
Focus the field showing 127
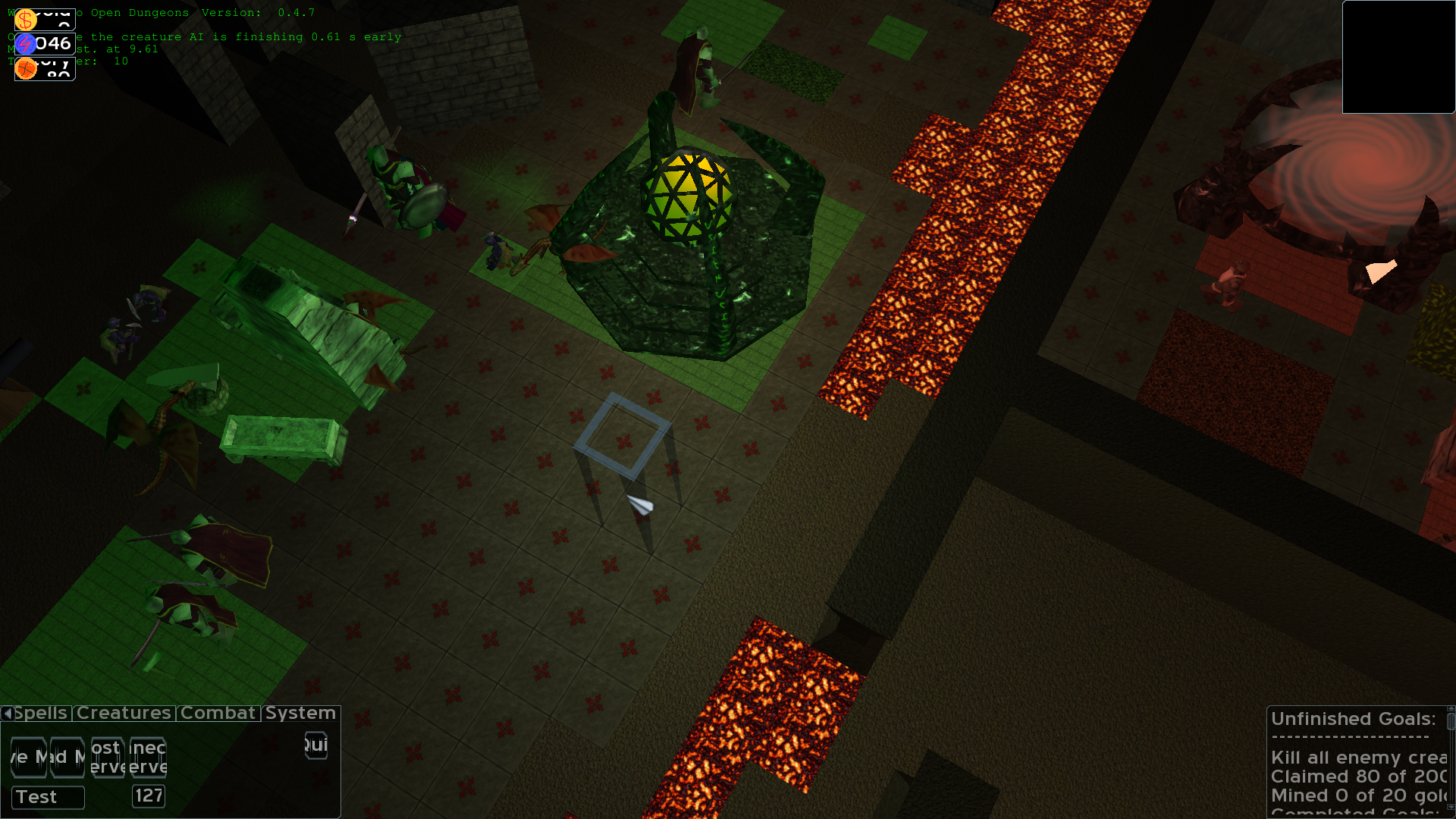coord(149,795)
